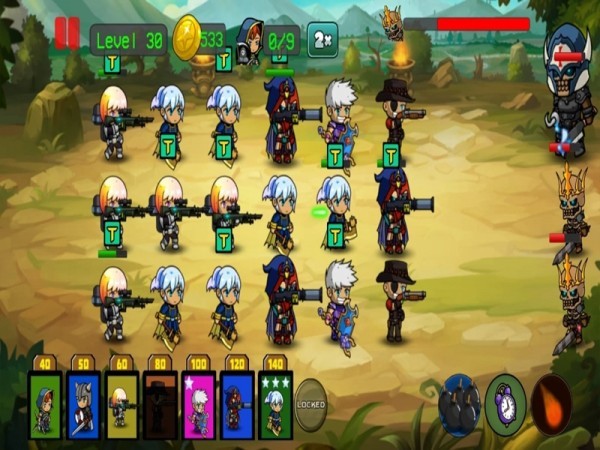
Task: Click the round LOCKED unit slot
Action: [x=312, y=404]
